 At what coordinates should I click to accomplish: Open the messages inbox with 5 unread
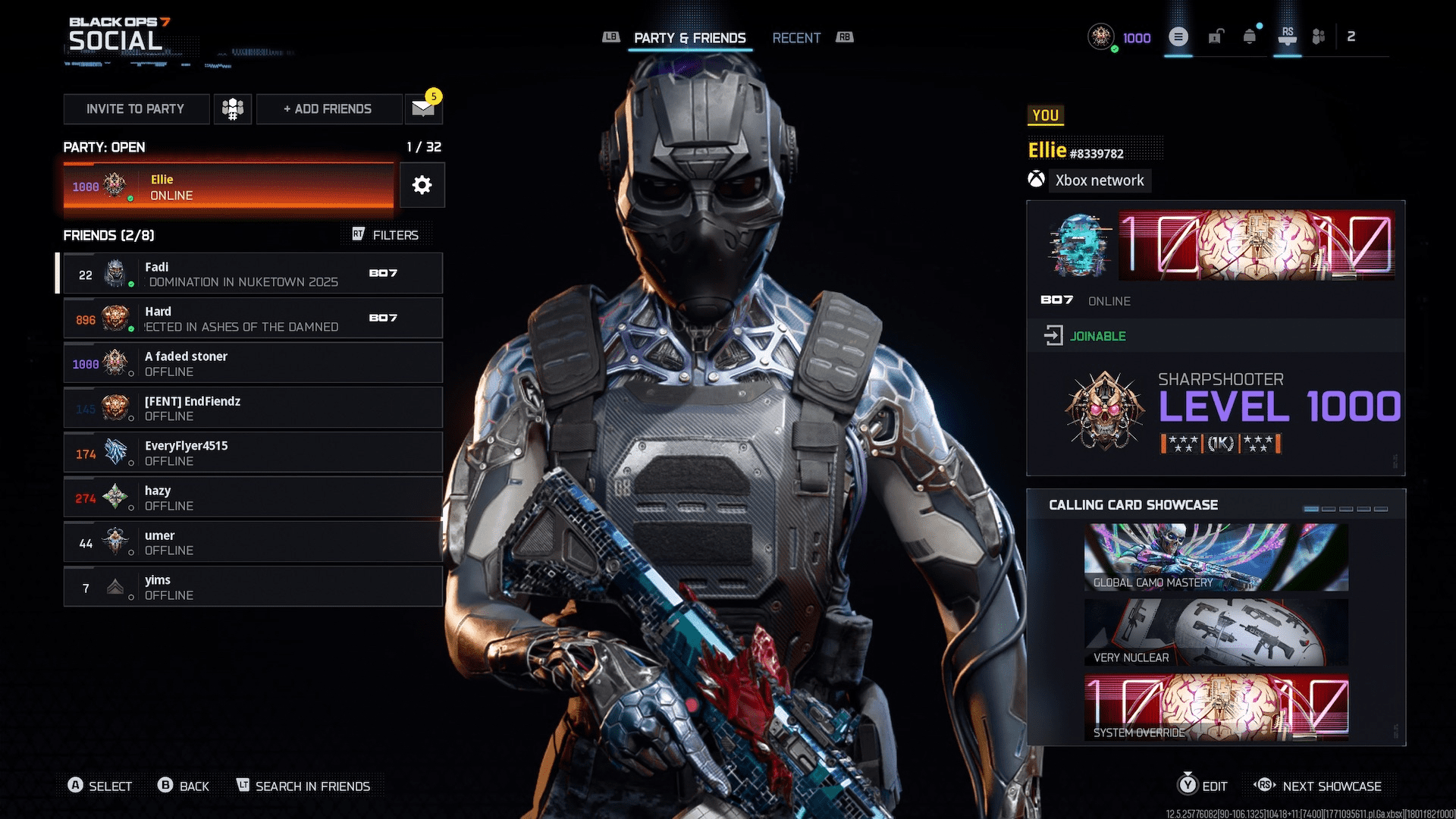tap(422, 108)
